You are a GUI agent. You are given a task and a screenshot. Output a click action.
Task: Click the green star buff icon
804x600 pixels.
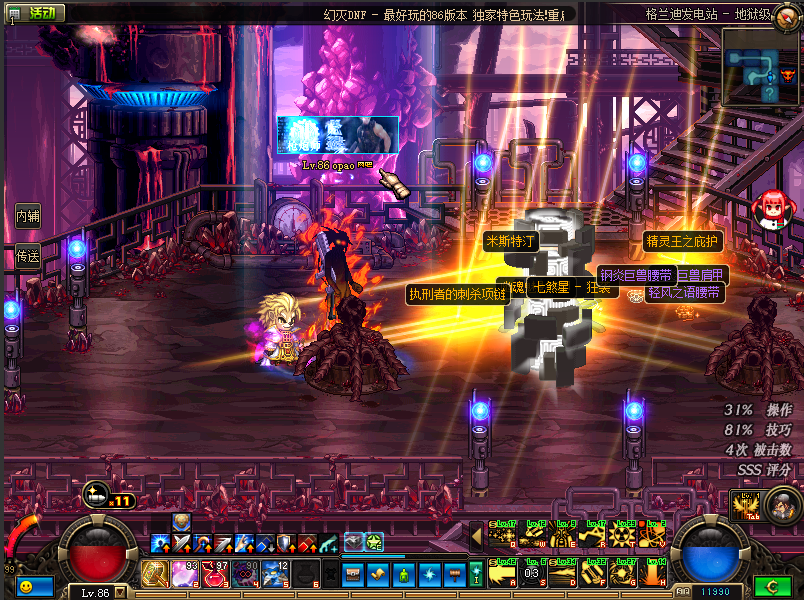[374, 541]
